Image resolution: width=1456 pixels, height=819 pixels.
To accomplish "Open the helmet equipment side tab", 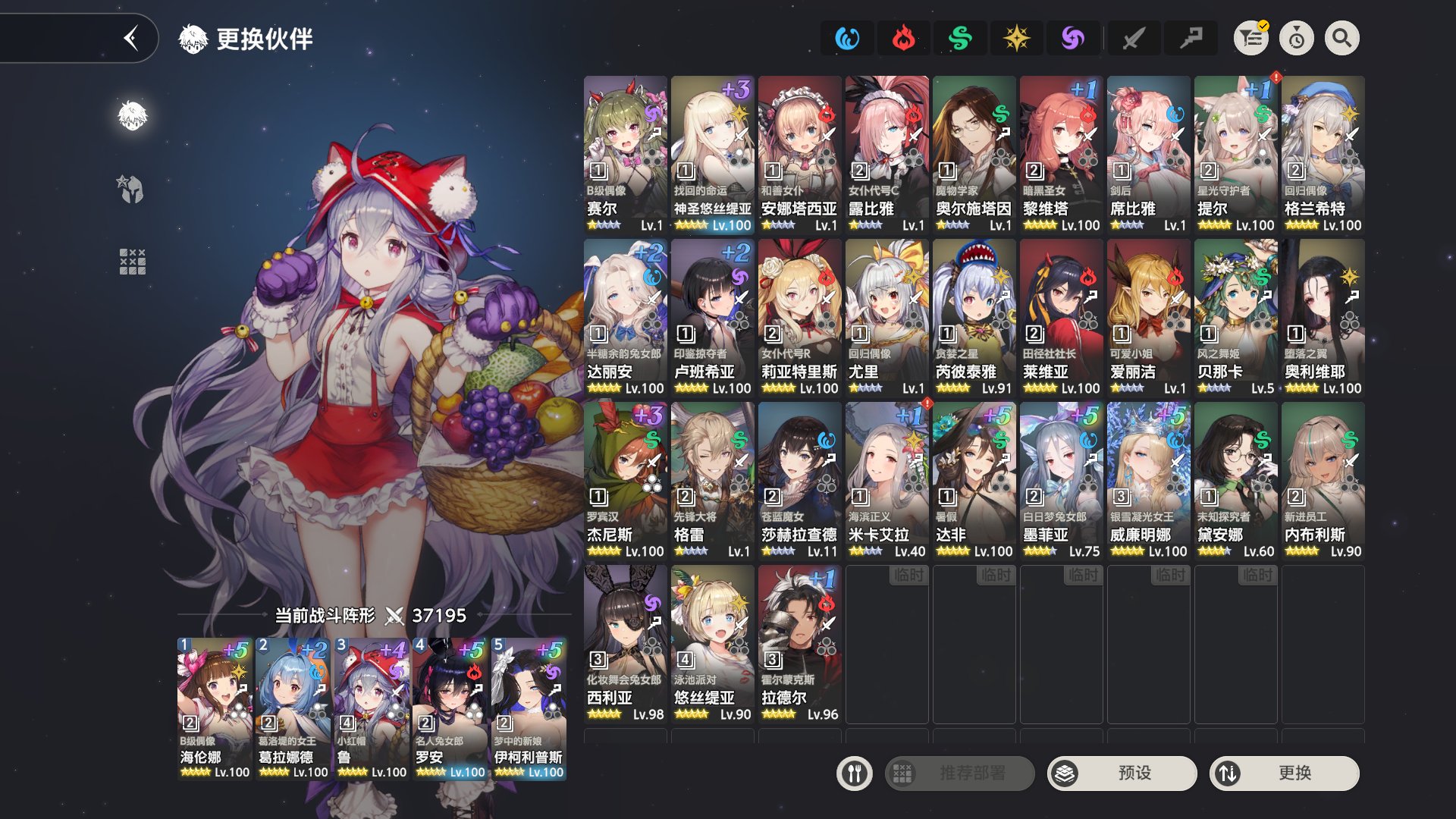I will pyautogui.click(x=132, y=189).
